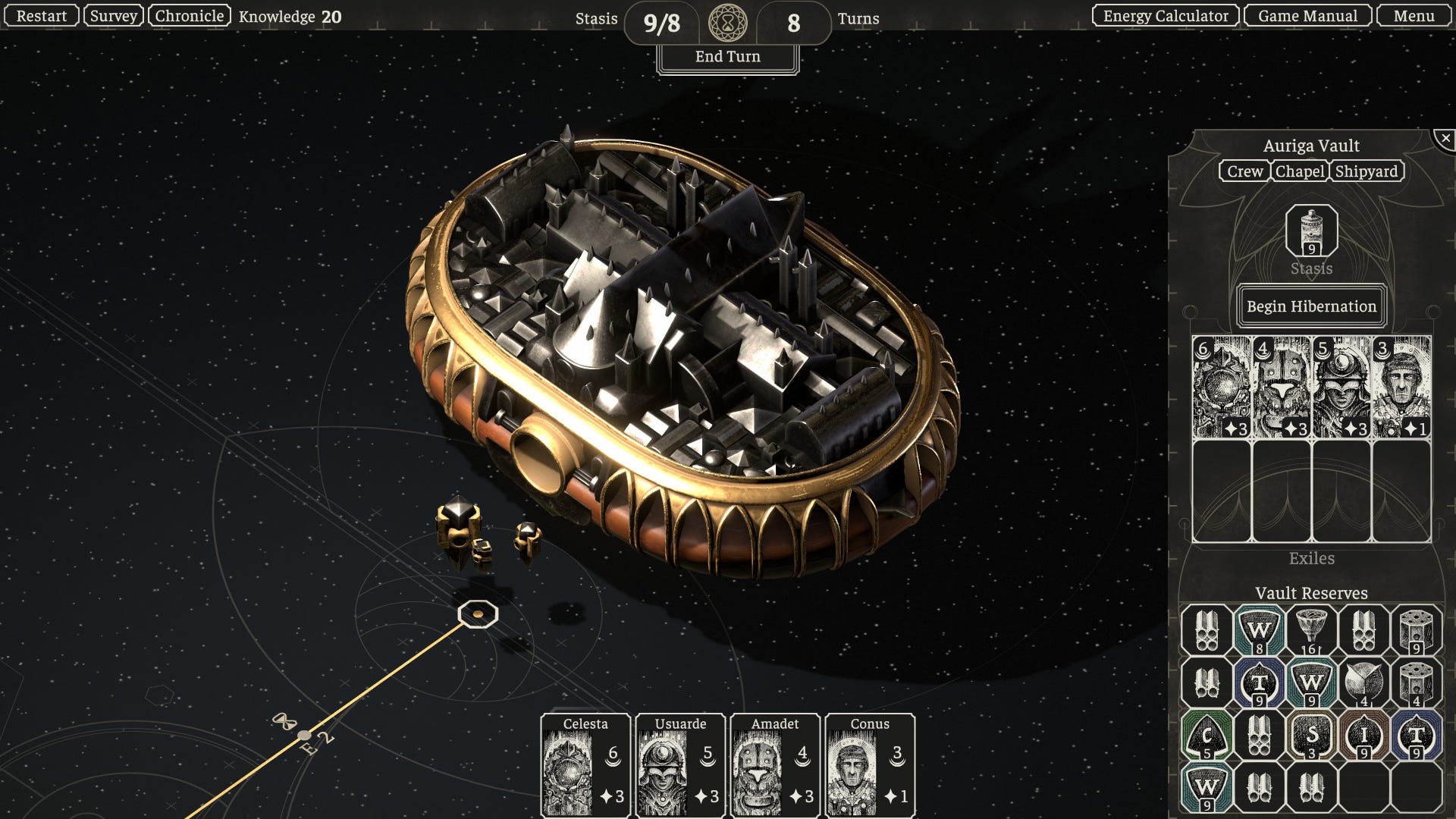
Task: Switch to the Shipyard tab
Action: click(1366, 171)
